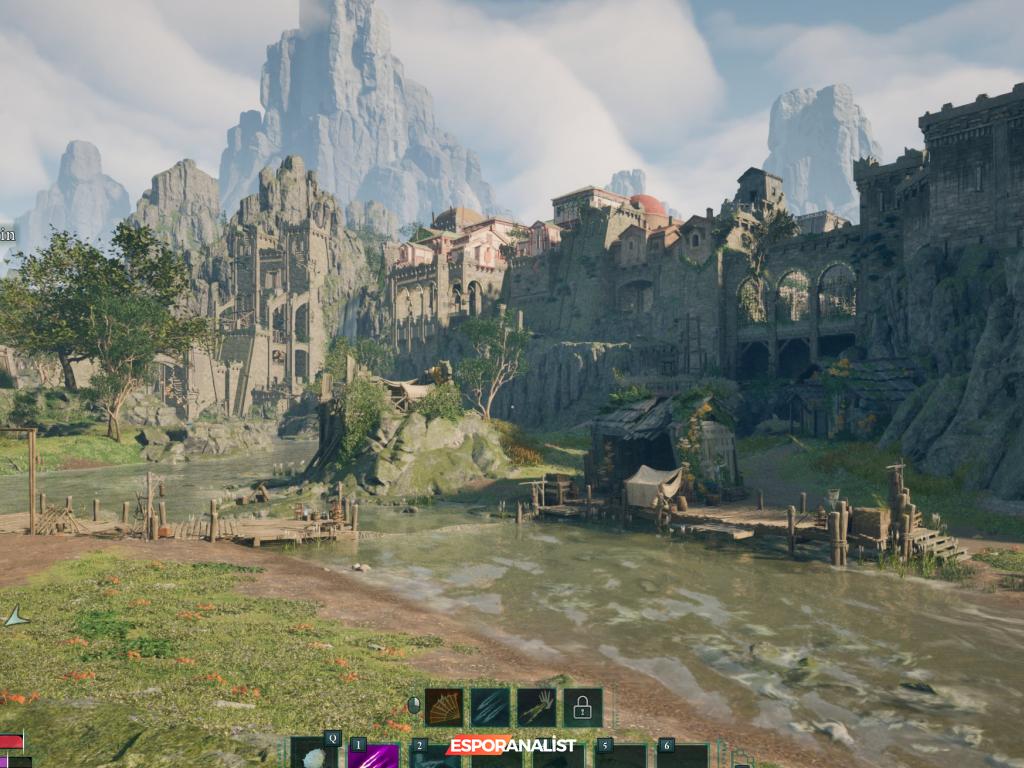Viewport: 1024px width, 768px height.
Task: Activate the claw slash ability
Action: (490, 707)
